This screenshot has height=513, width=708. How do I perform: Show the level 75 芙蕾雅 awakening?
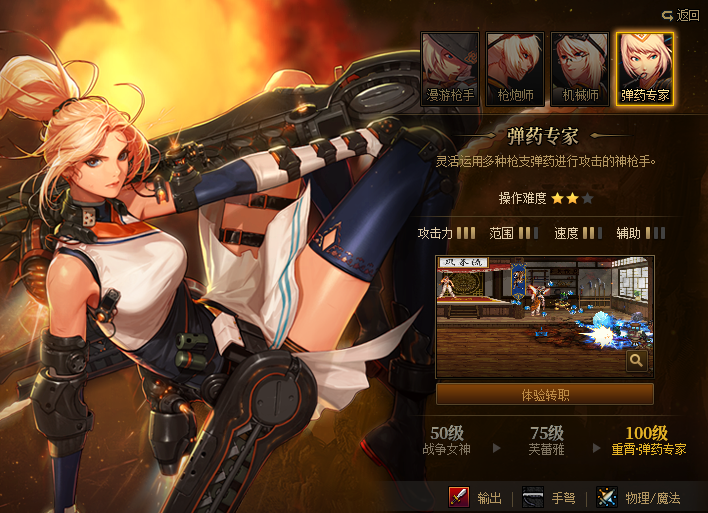point(547,441)
